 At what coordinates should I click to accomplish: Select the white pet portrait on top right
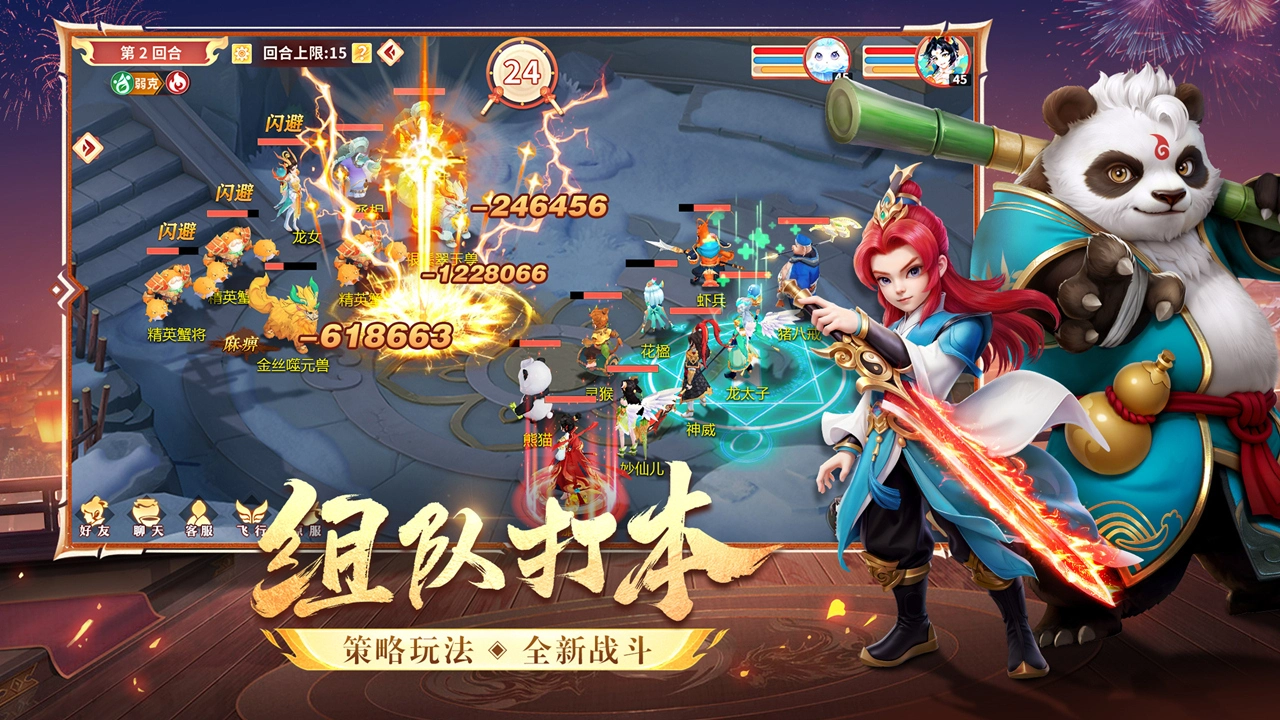tap(826, 60)
